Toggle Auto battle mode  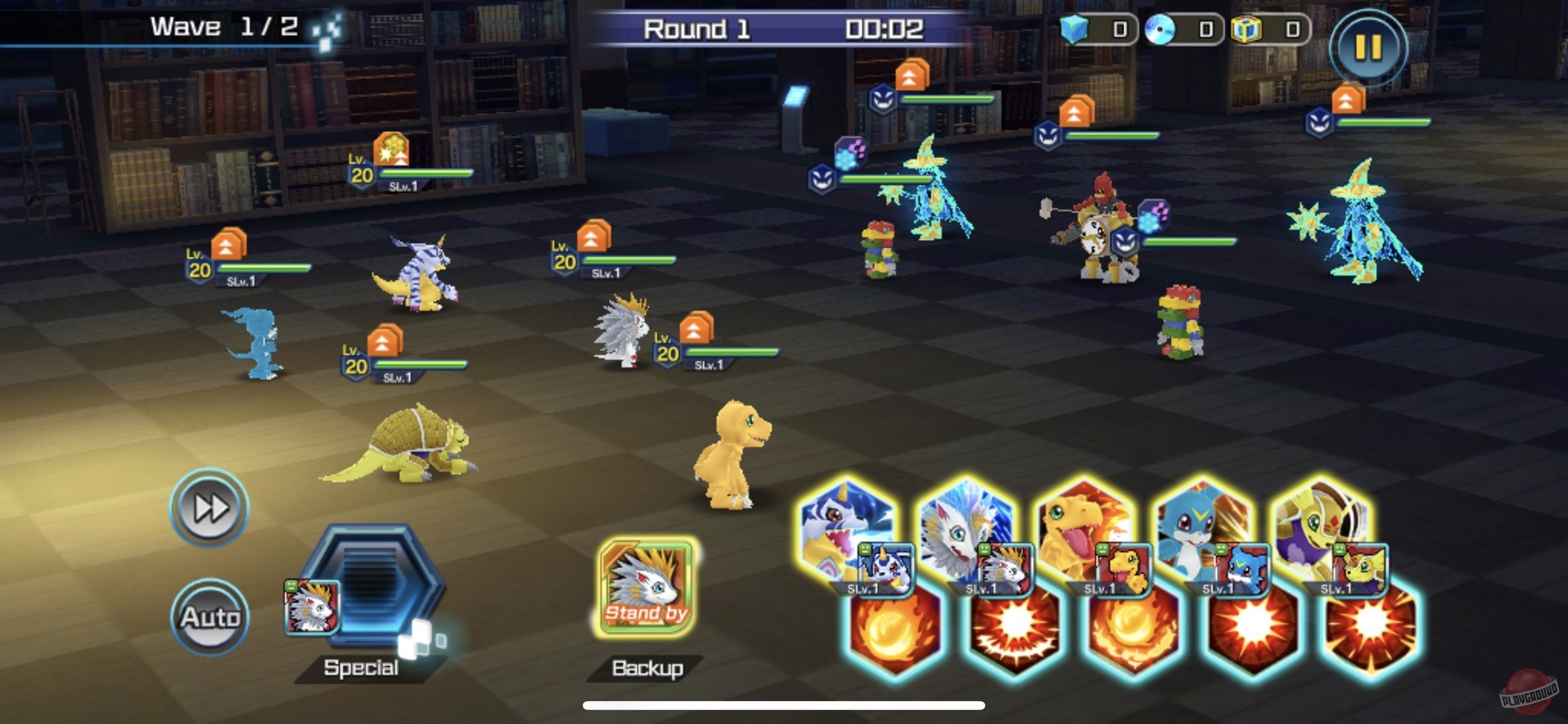click(208, 618)
